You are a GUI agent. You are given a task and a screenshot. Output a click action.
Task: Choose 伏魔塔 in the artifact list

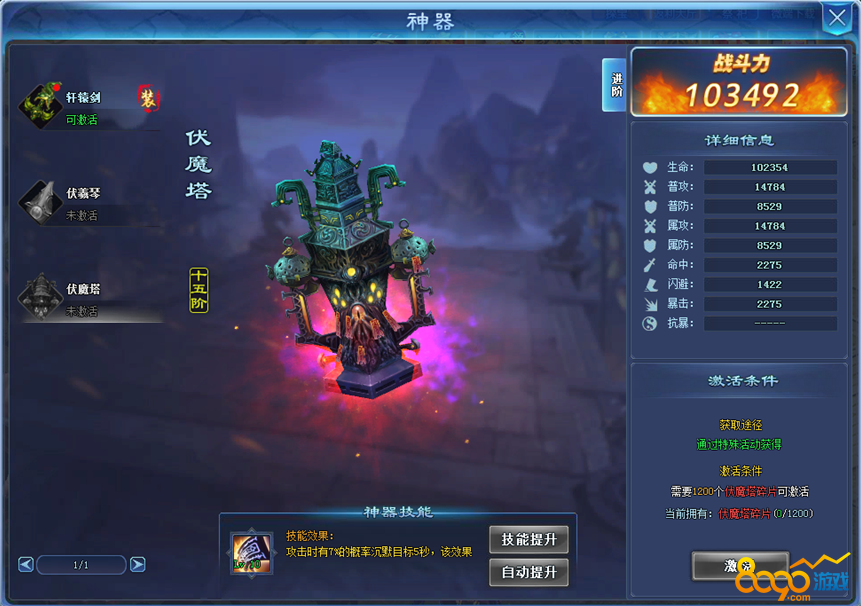pyautogui.click(x=88, y=297)
